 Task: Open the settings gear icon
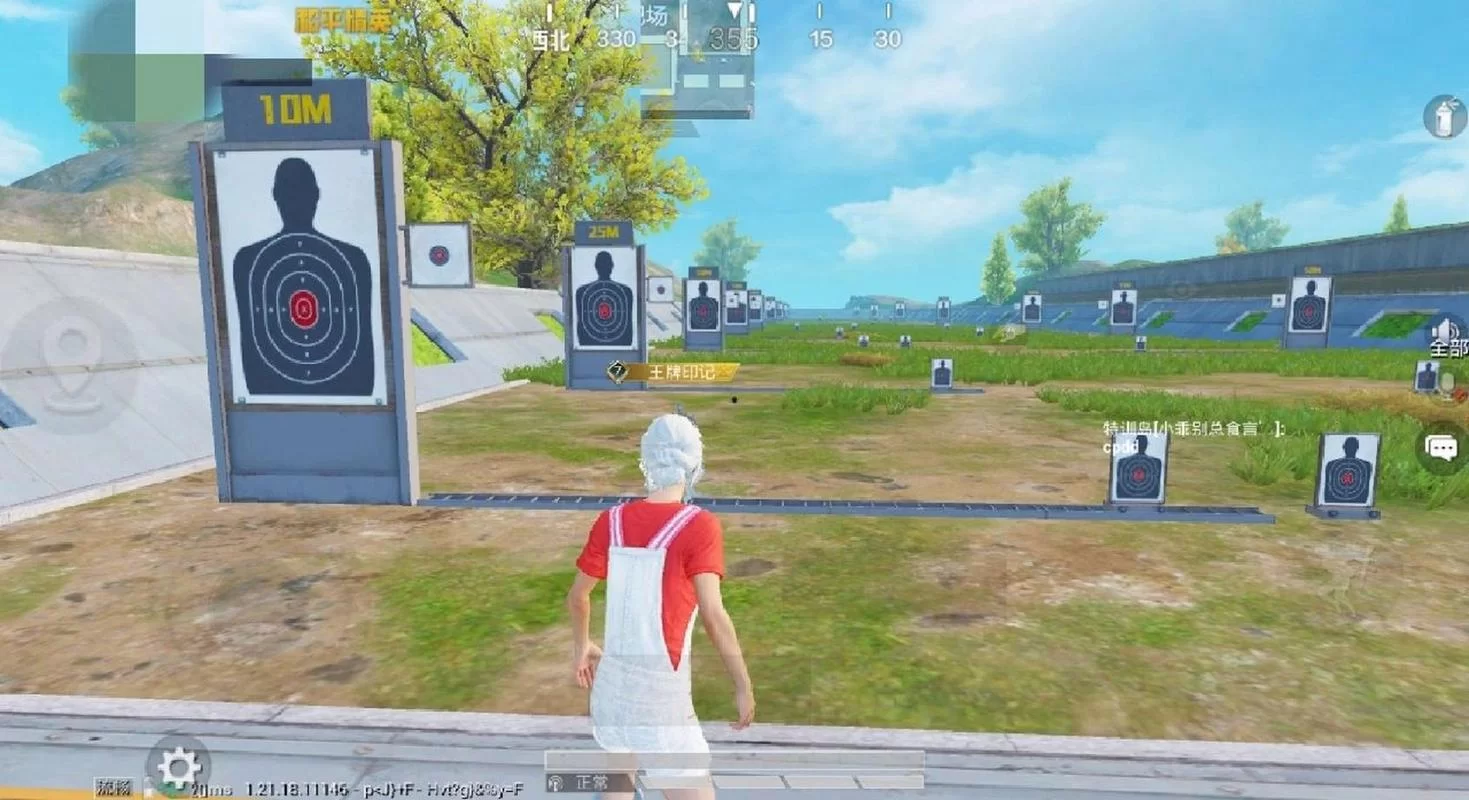(179, 768)
